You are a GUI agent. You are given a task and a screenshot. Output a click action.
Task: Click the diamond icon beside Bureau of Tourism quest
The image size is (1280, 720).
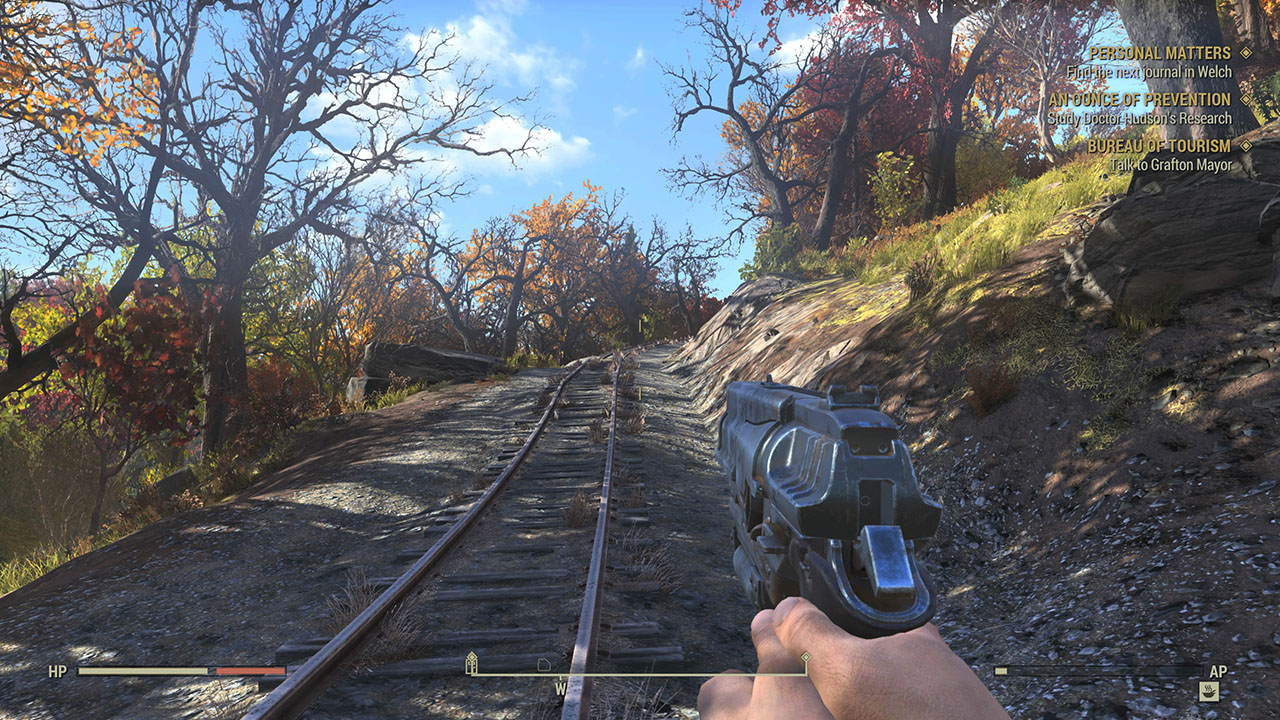click(1244, 148)
